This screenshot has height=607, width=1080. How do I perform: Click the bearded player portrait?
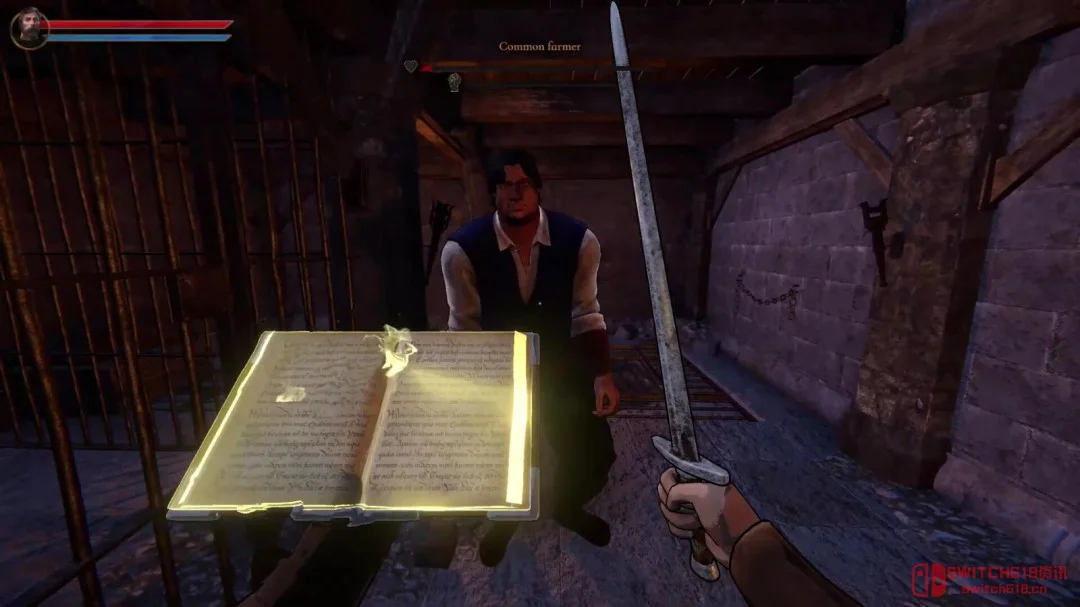(x=29, y=28)
